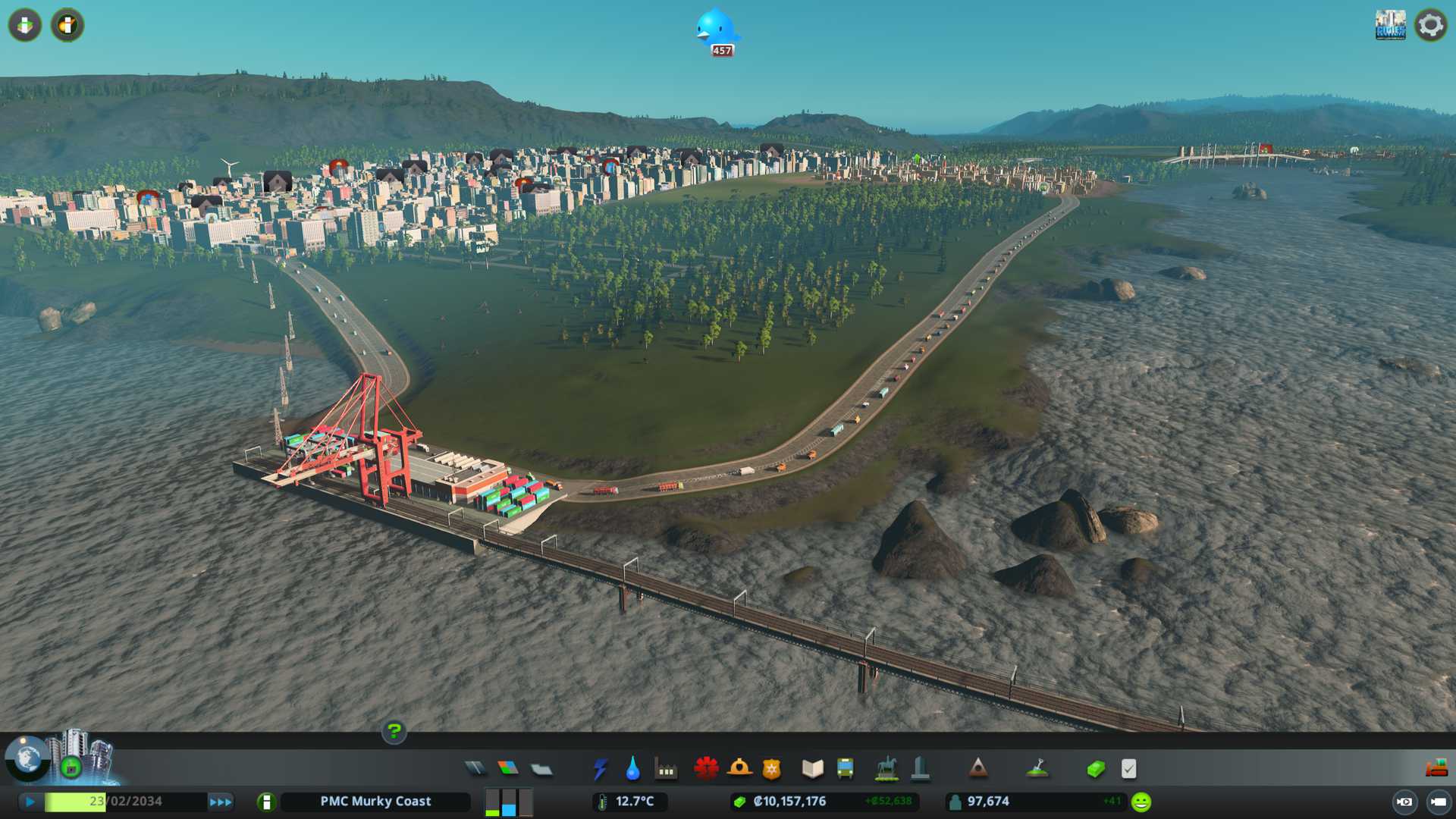Image resolution: width=1456 pixels, height=819 pixels.
Task: Open the Parks statue menu
Action: [x=886, y=769]
